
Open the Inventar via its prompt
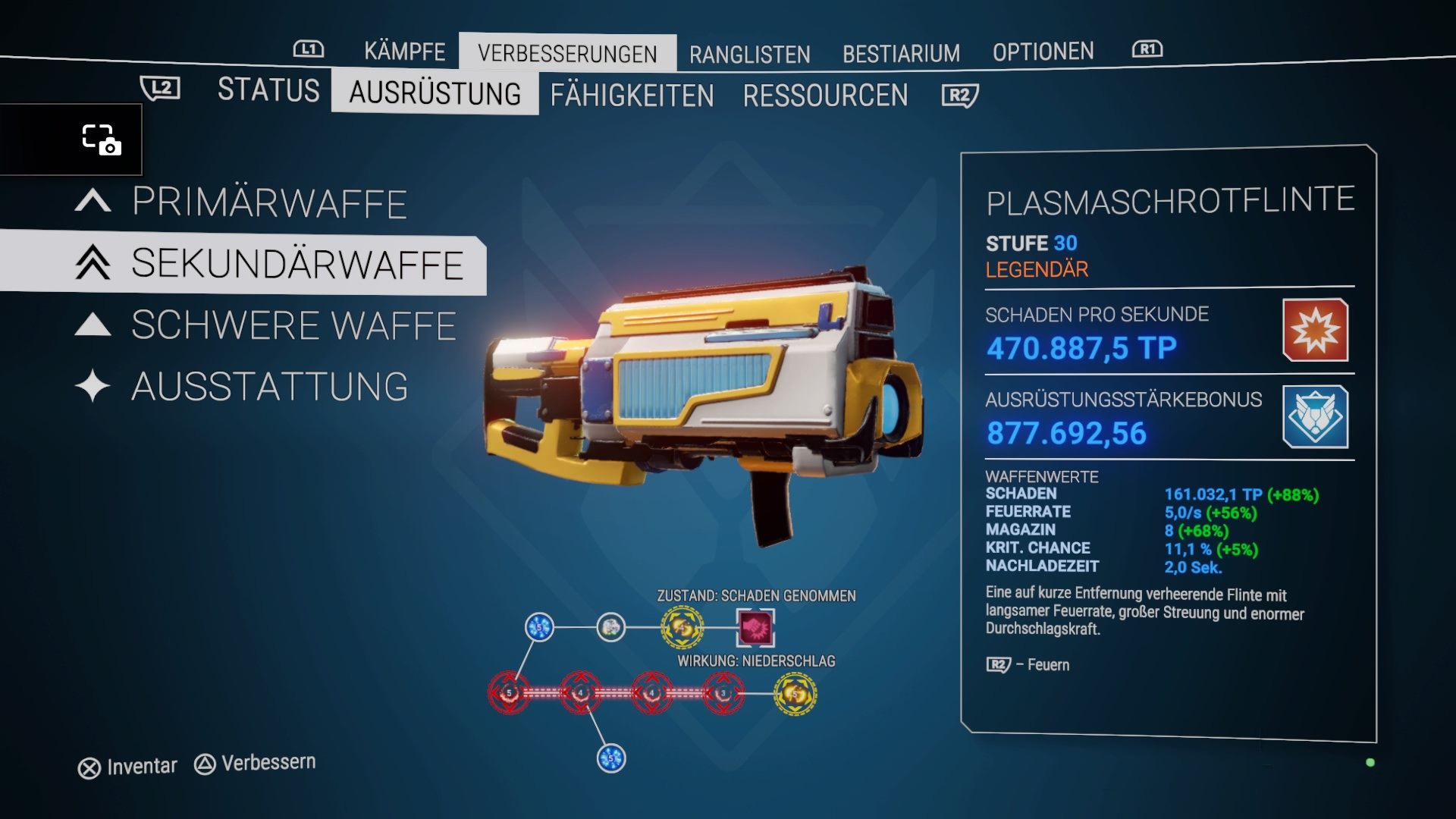coord(129,766)
